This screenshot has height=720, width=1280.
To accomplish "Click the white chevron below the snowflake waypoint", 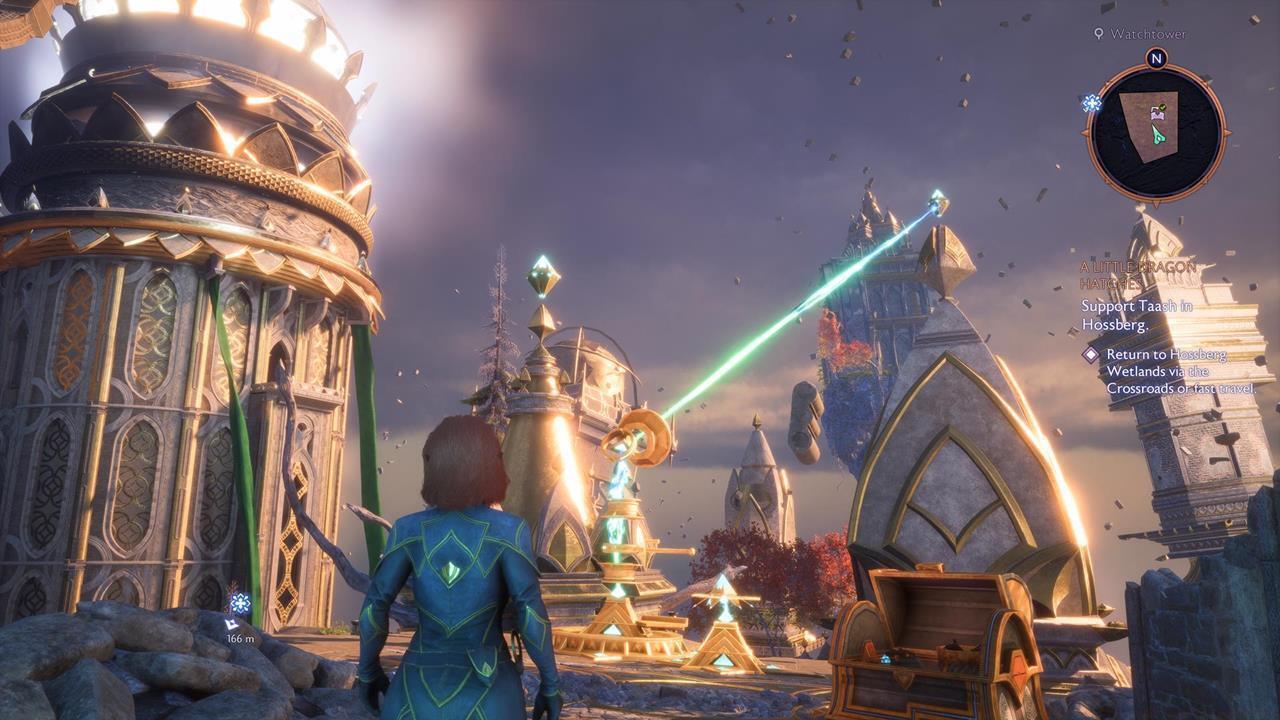I will [230, 624].
